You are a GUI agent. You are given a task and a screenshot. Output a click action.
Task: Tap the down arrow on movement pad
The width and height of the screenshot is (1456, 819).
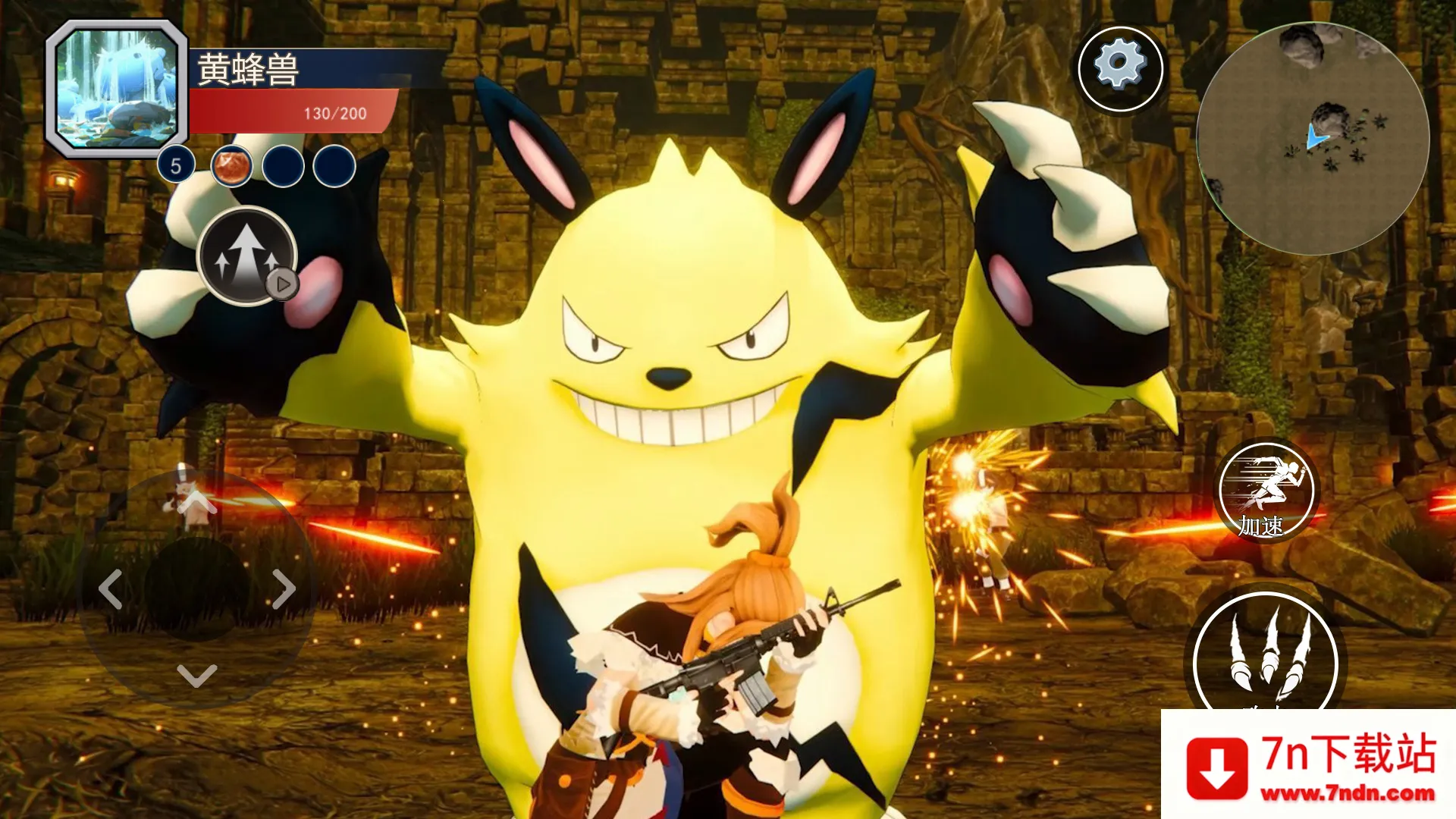pyautogui.click(x=197, y=675)
